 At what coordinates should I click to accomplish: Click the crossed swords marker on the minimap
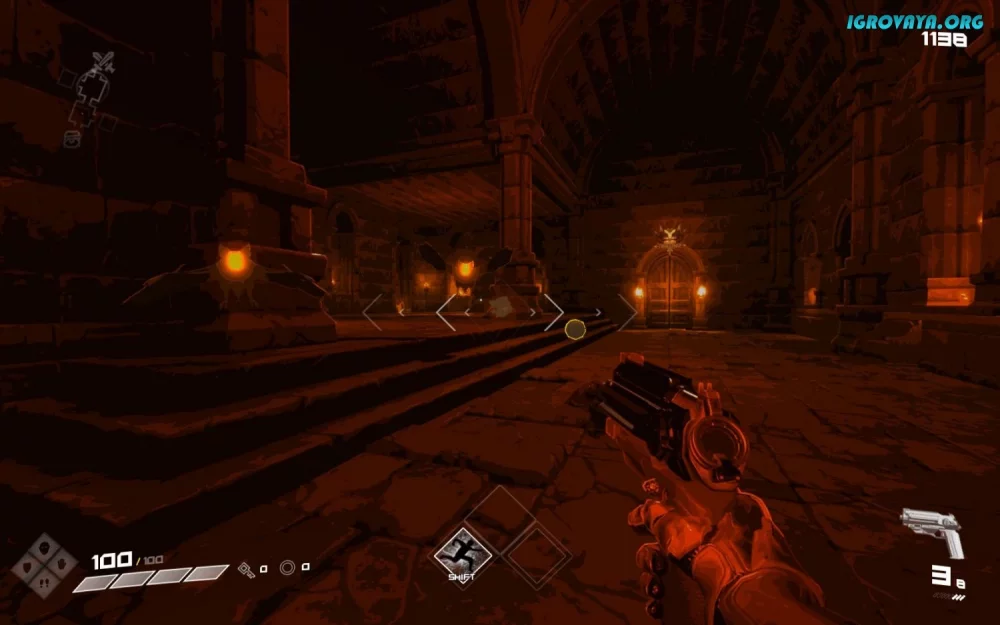tap(102, 63)
